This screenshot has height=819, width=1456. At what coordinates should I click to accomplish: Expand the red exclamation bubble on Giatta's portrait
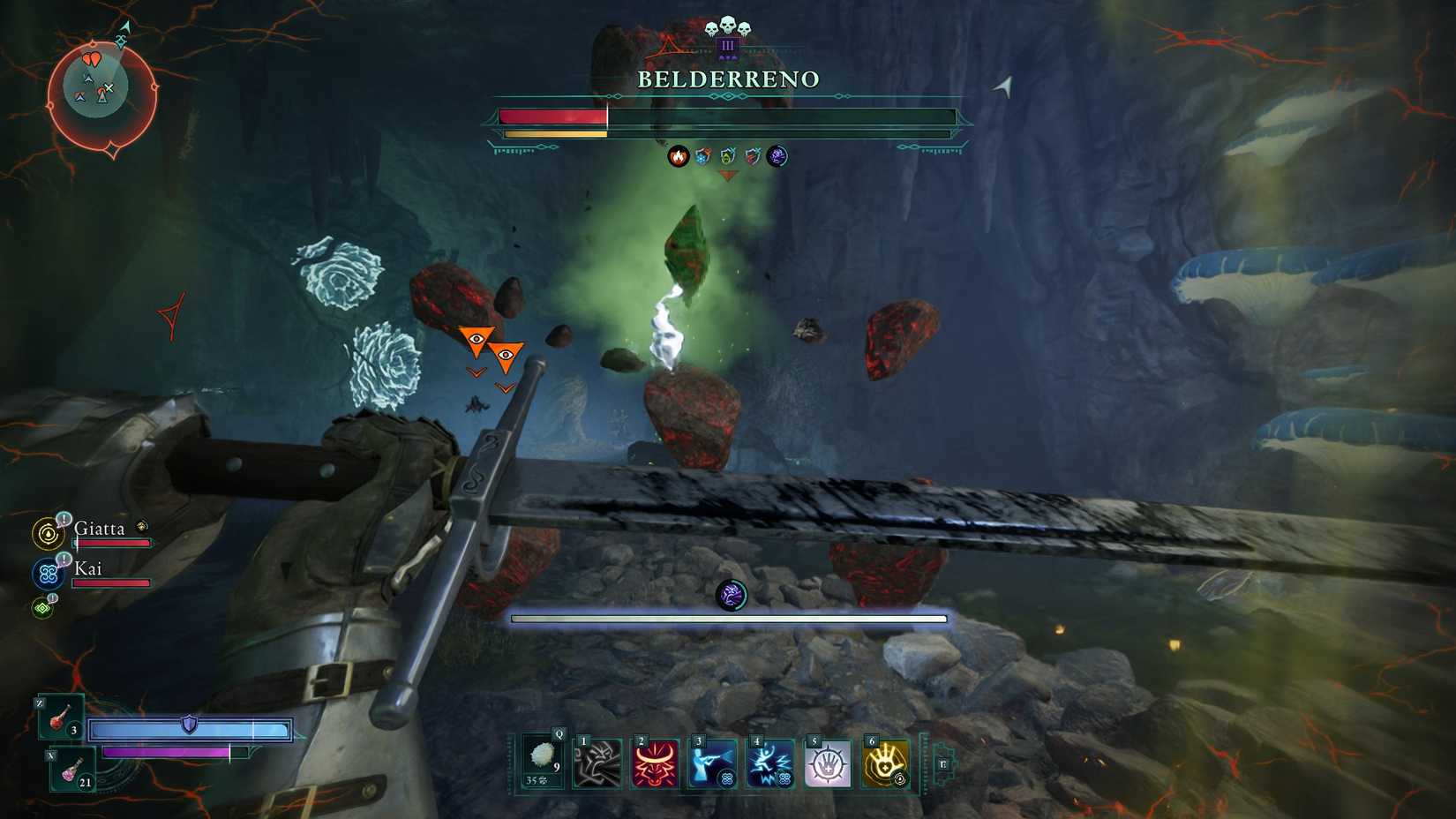pyautogui.click(x=64, y=519)
